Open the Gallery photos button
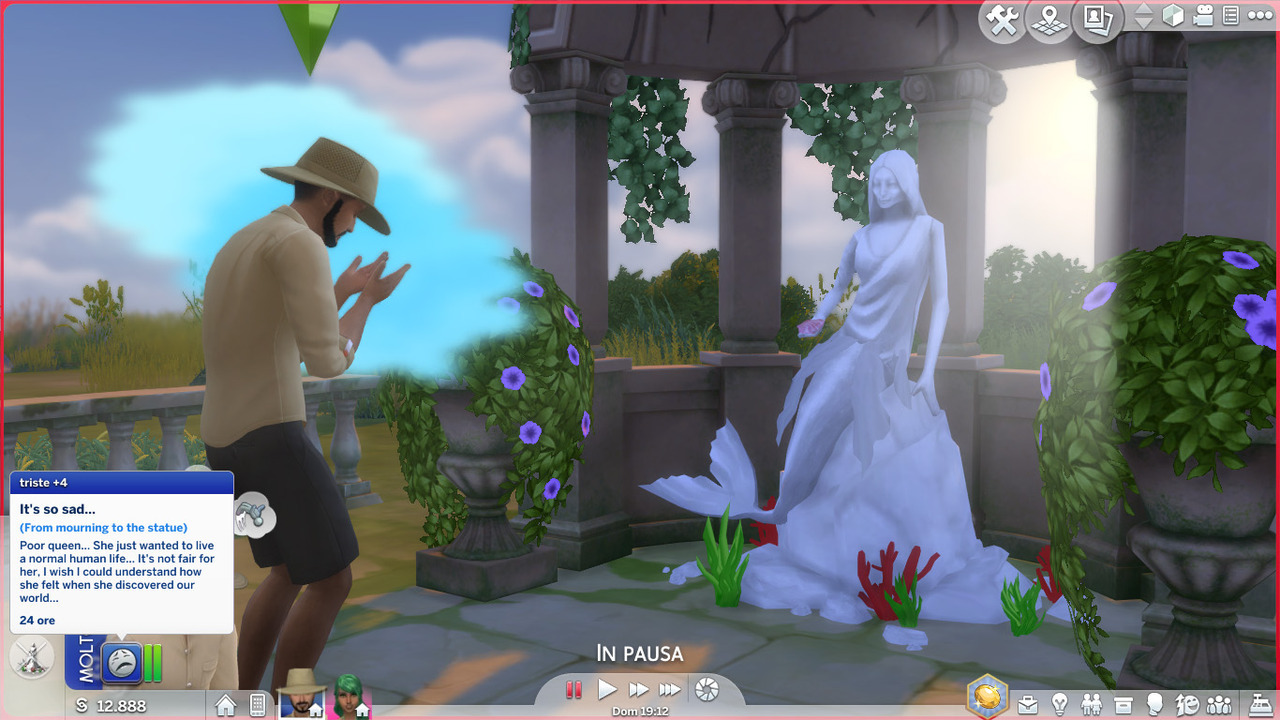Image resolution: width=1280 pixels, height=720 pixels. tap(1097, 19)
